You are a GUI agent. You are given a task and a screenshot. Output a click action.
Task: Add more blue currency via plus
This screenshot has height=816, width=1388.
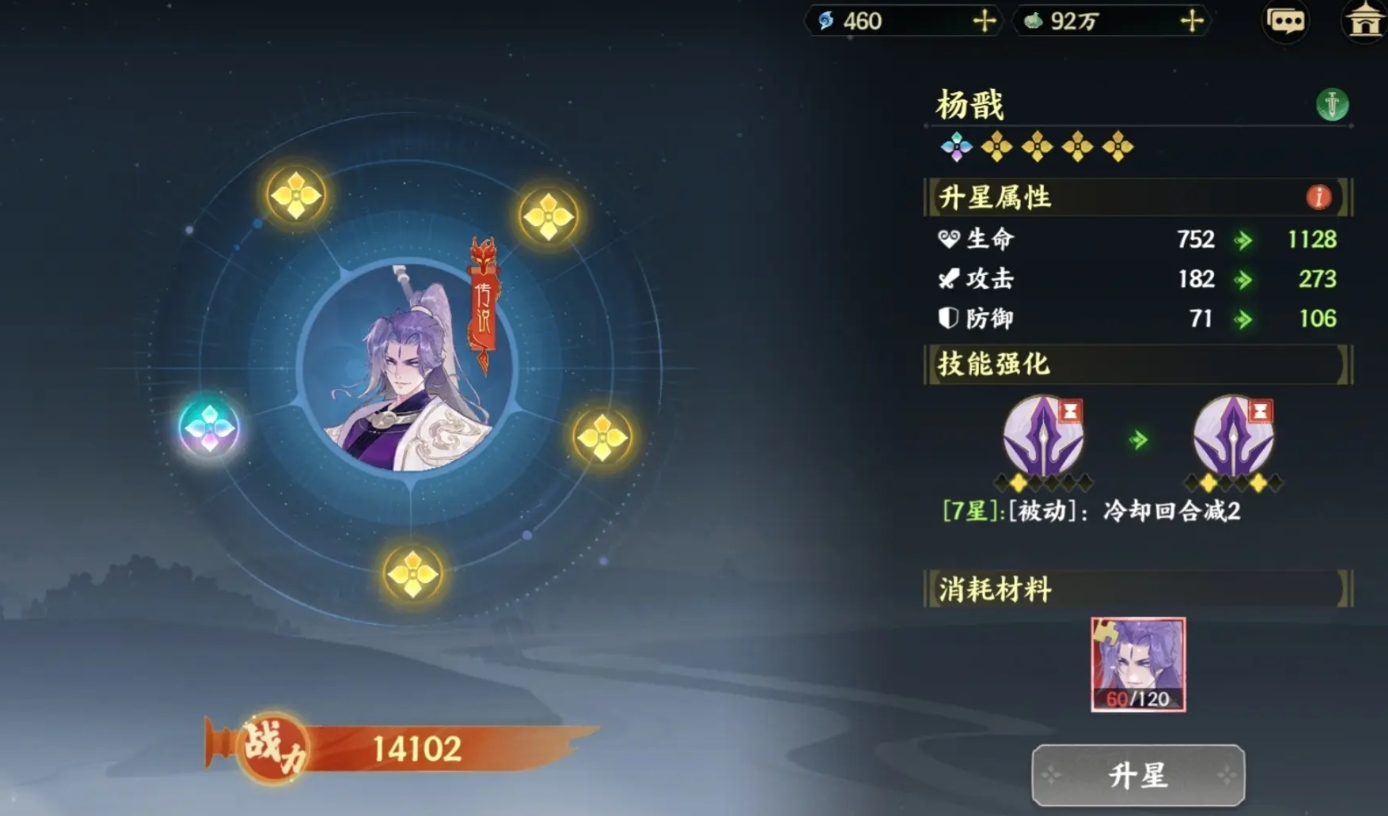pos(985,21)
